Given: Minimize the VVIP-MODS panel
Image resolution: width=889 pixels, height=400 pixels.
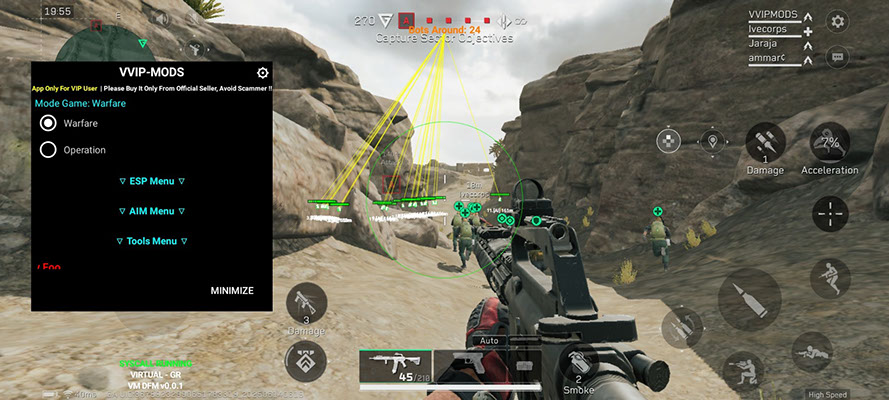Looking at the screenshot, I should tap(231, 291).
